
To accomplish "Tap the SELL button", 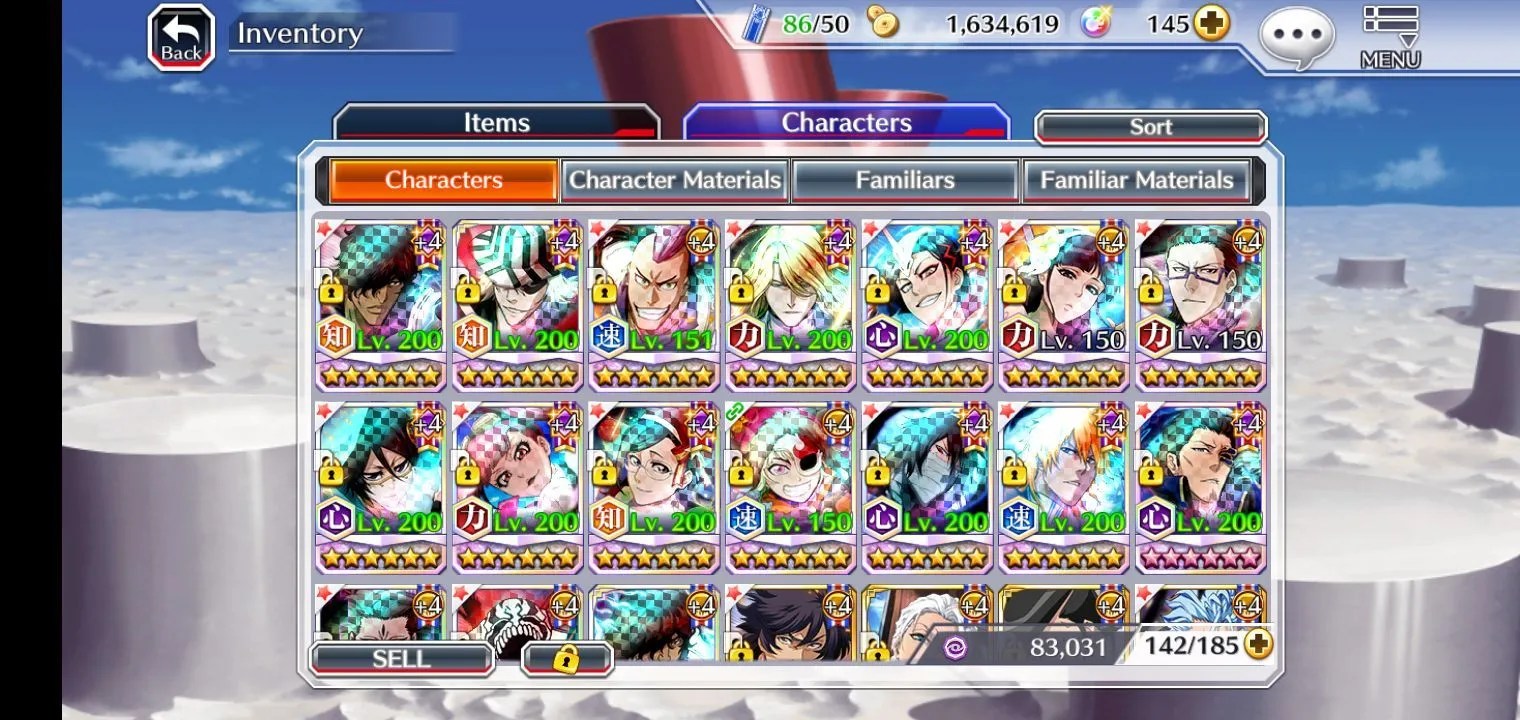I will pyautogui.click(x=401, y=659).
